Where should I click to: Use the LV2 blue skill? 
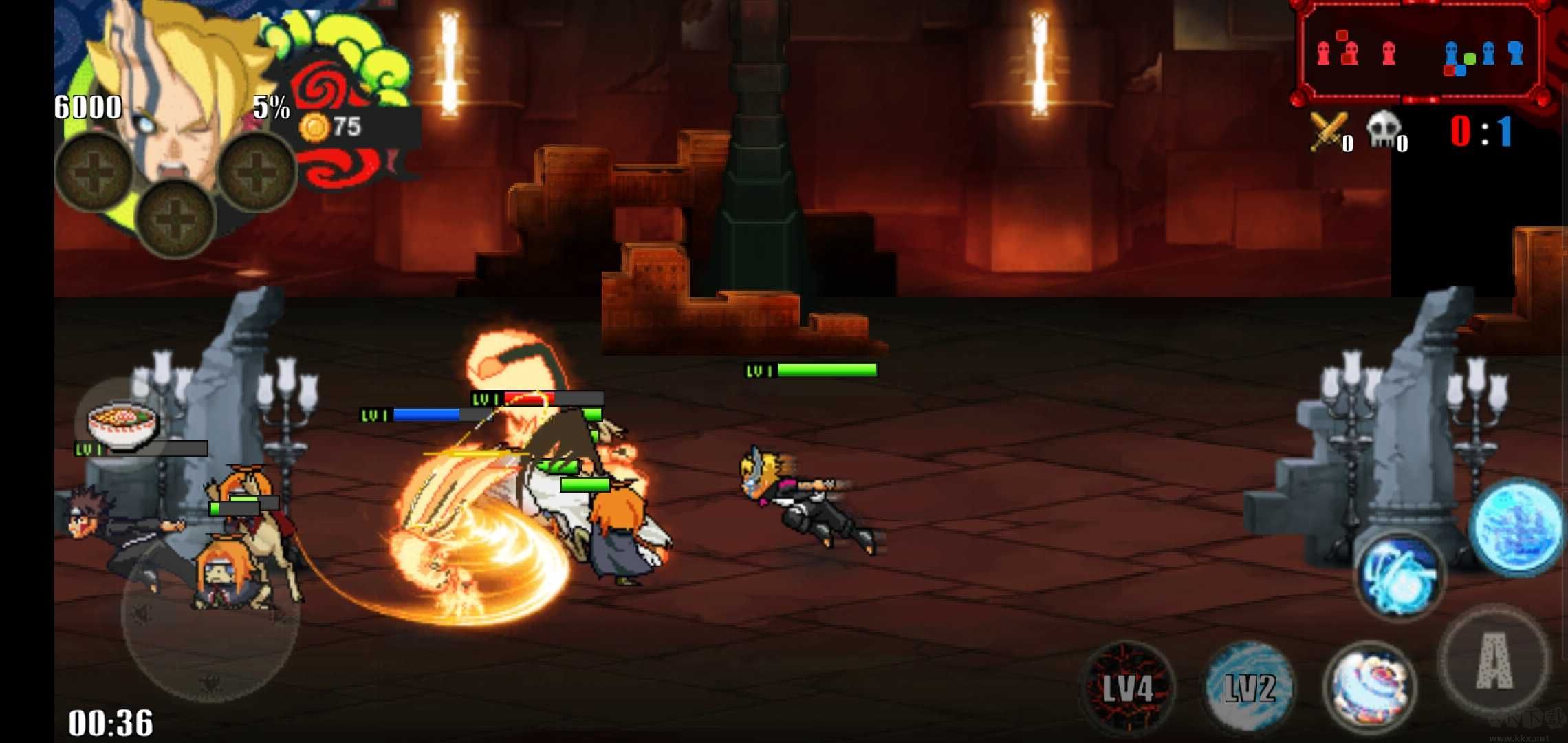[x=1249, y=688]
